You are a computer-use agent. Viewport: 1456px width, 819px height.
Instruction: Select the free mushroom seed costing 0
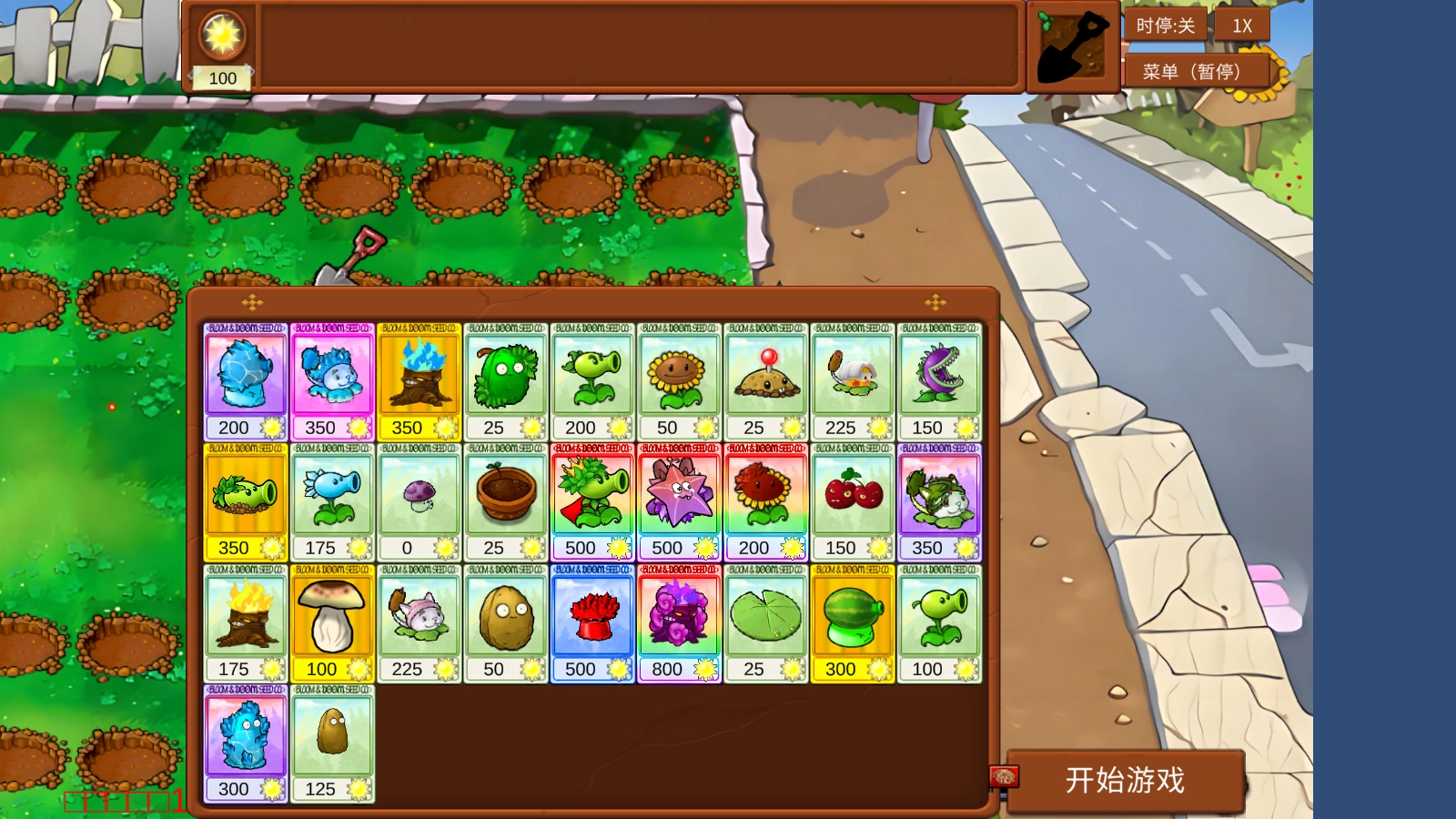coord(419,494)
